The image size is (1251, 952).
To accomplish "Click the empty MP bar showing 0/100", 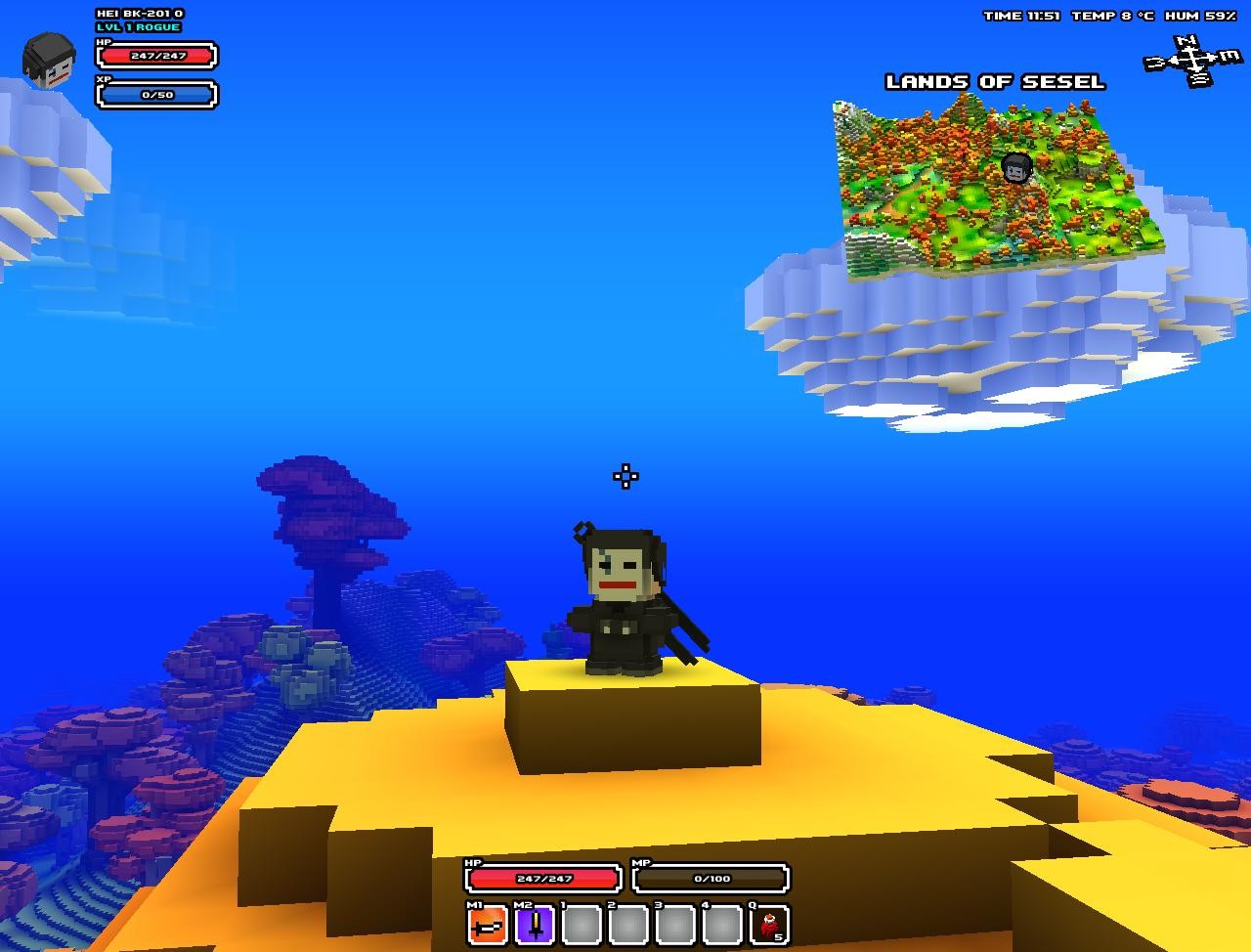I will [711, 878].
